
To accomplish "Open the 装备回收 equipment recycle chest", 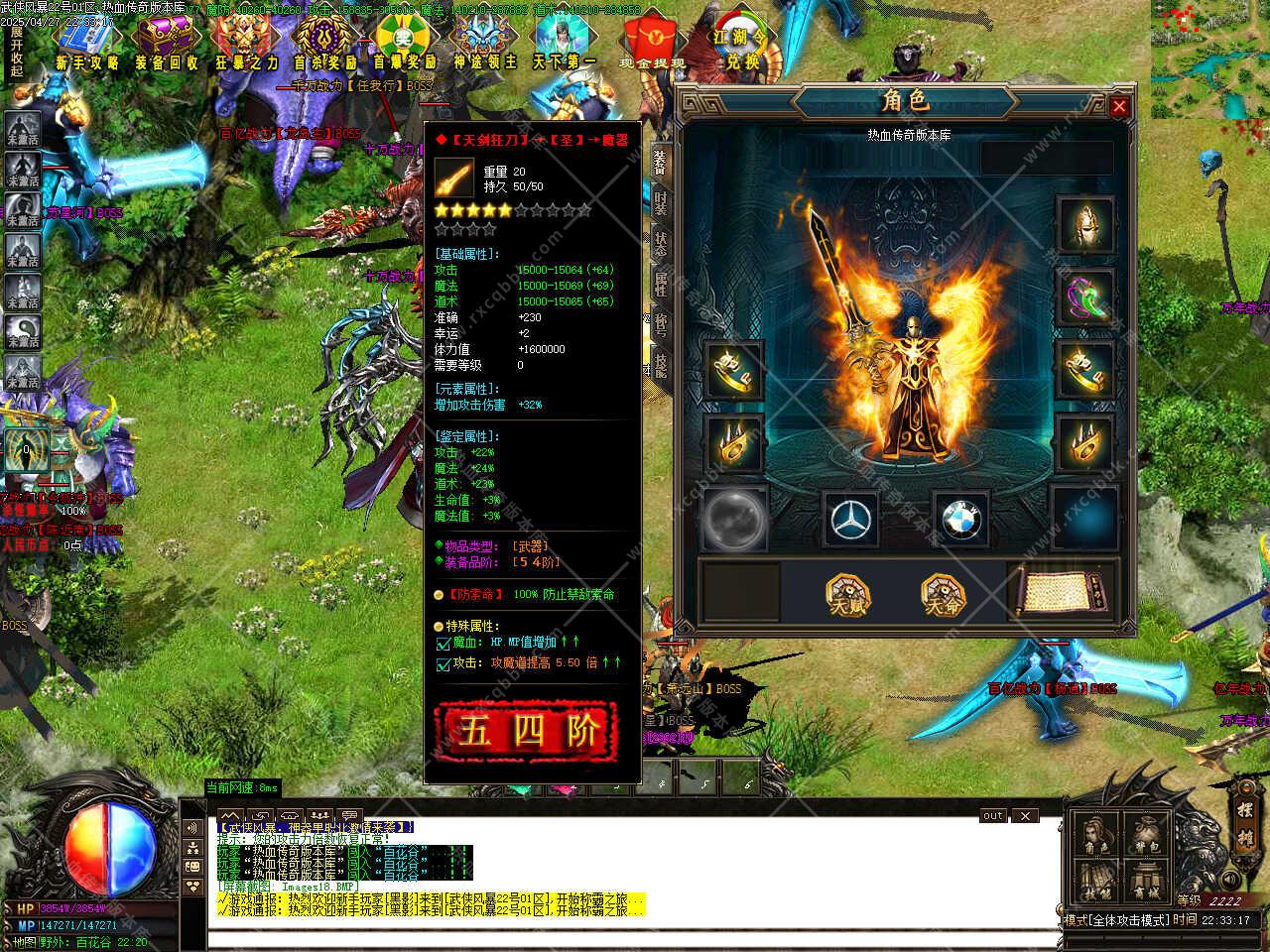I will 166,43.
